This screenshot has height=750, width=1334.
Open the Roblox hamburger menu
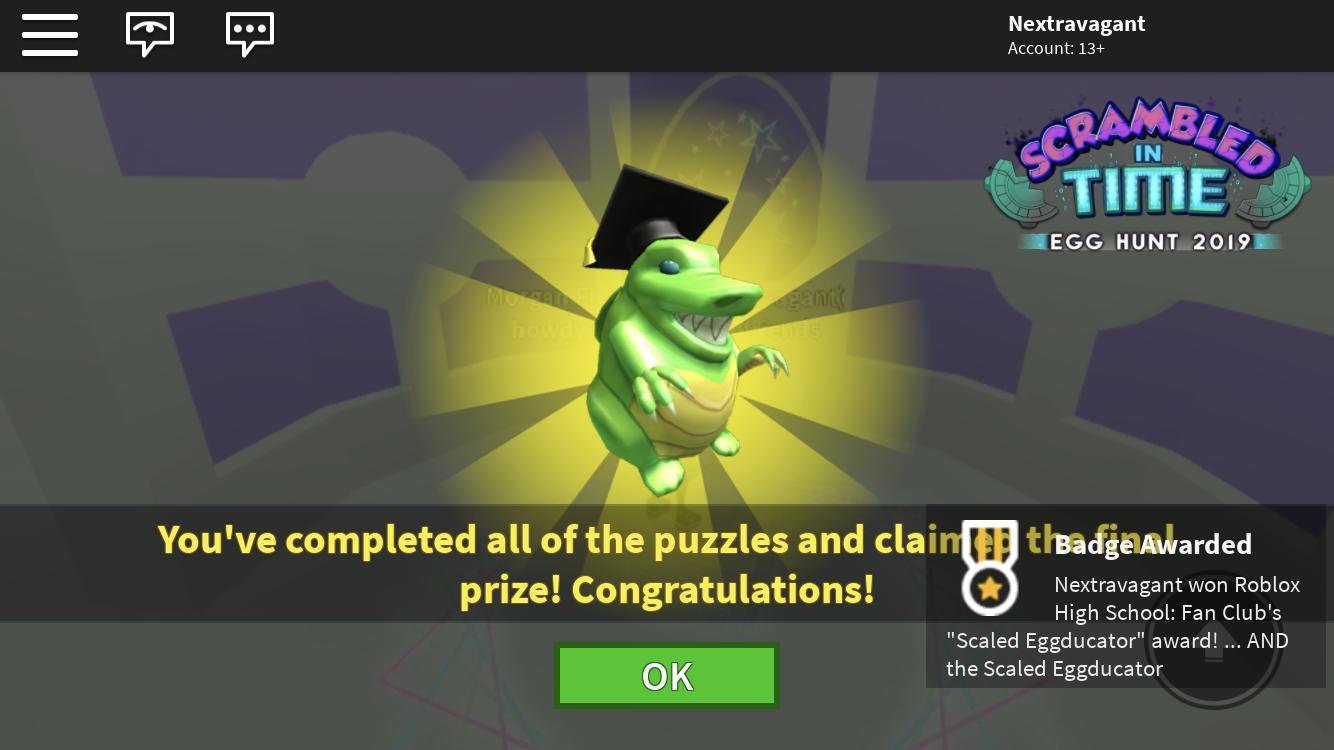tap(50, 35)
